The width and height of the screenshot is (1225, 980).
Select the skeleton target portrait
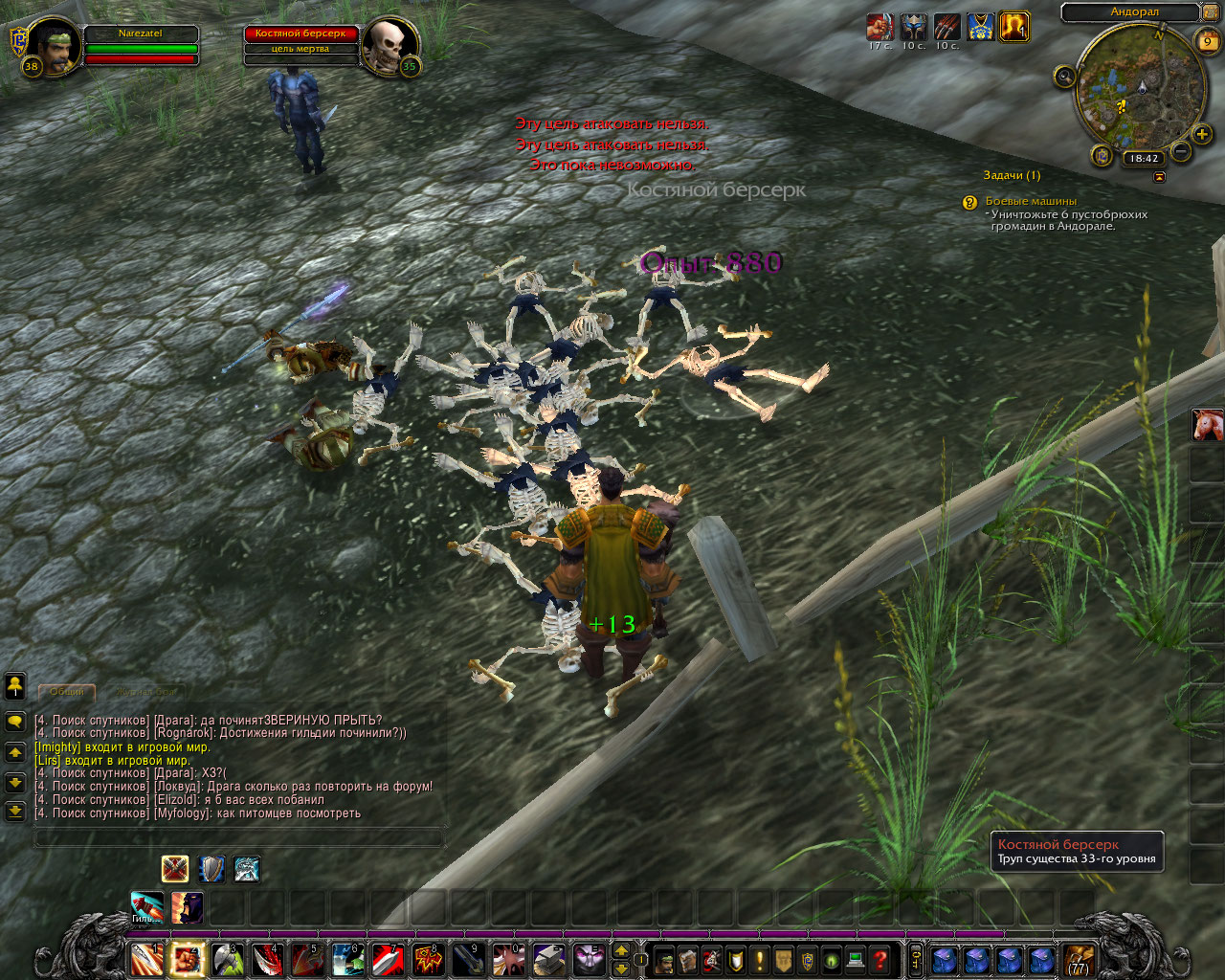coord(389,44)
